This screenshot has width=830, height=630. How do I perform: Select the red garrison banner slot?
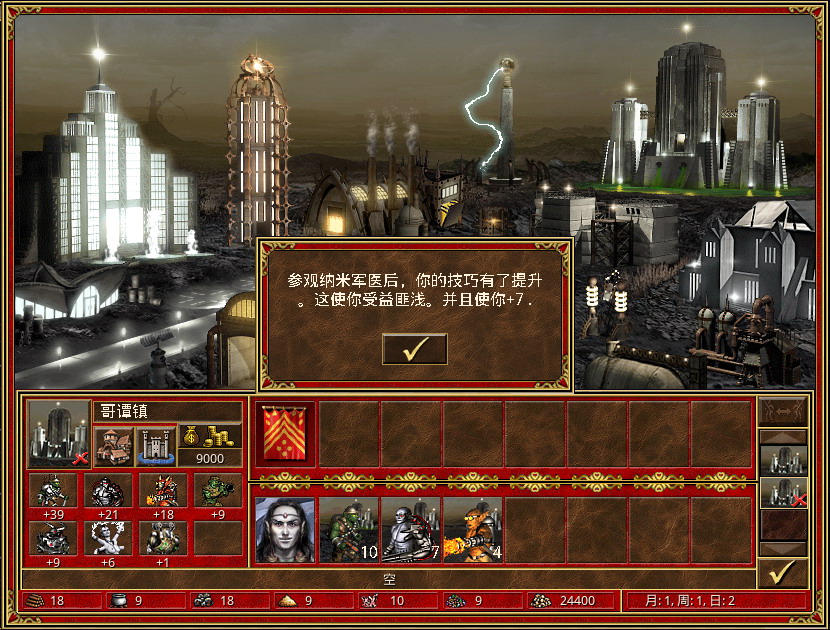[x=285, y=434]
